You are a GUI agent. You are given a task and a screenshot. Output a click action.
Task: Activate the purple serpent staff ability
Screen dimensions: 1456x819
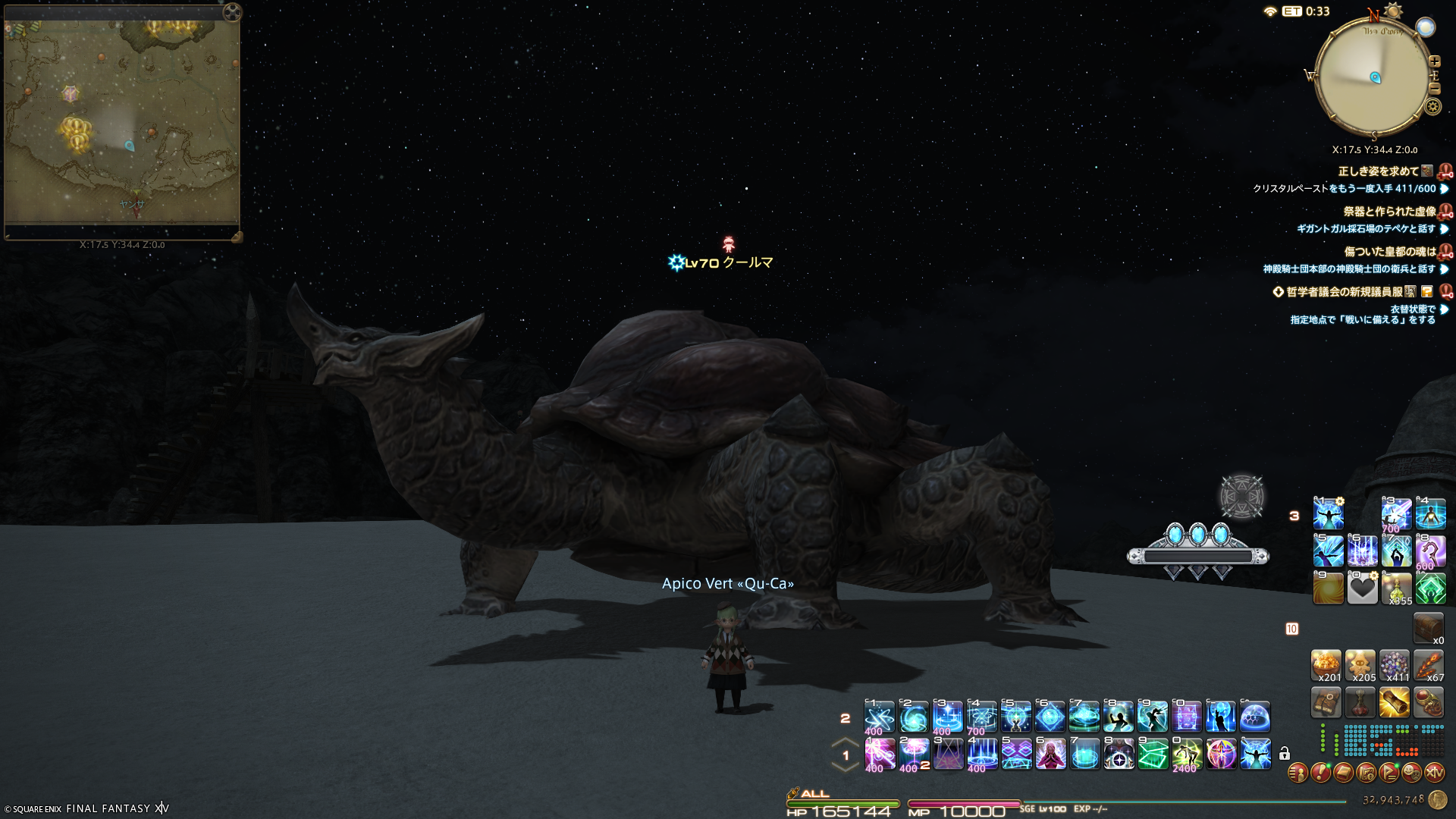[1430, 551]
